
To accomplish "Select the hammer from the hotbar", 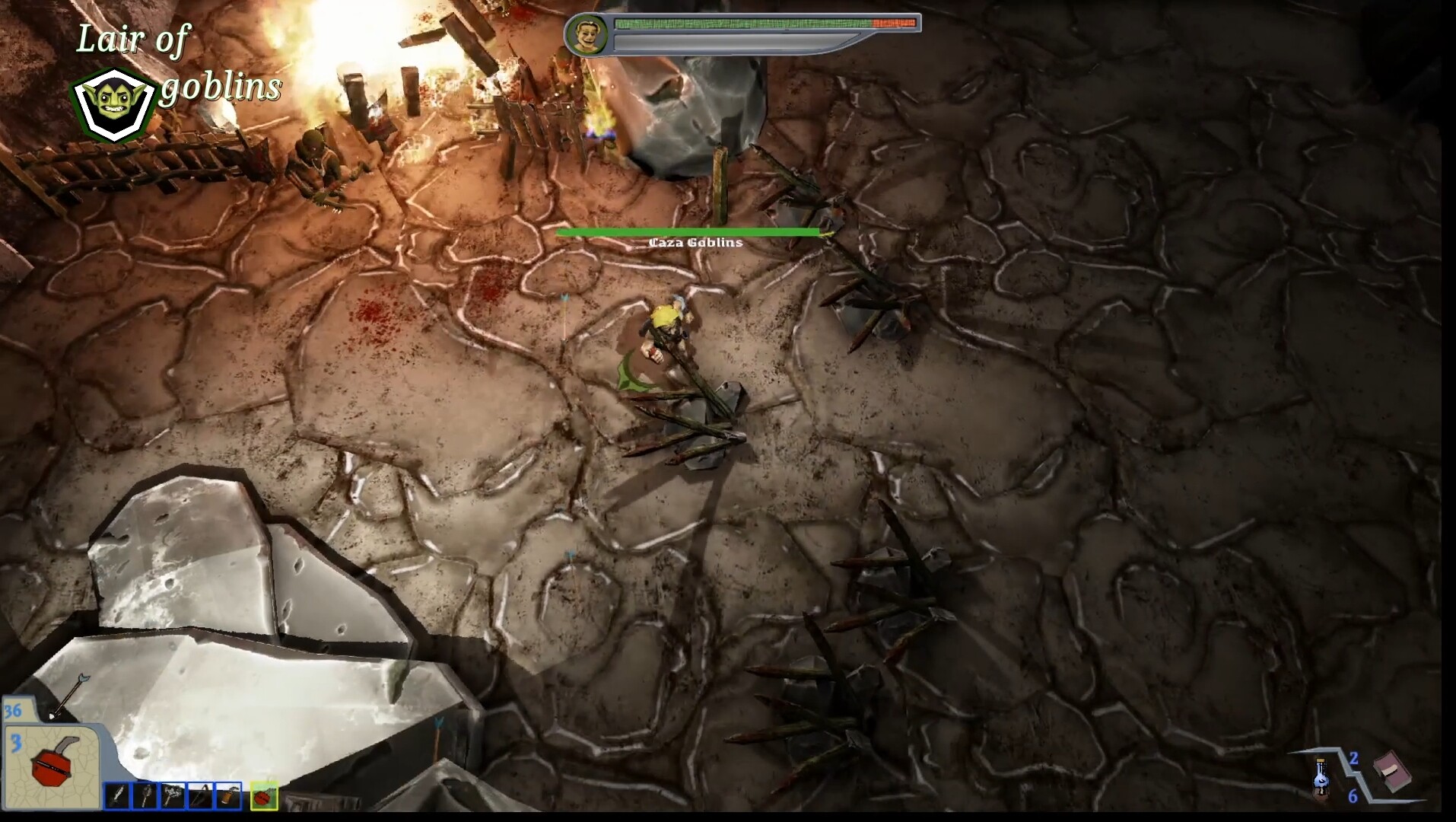I will 146,796.
